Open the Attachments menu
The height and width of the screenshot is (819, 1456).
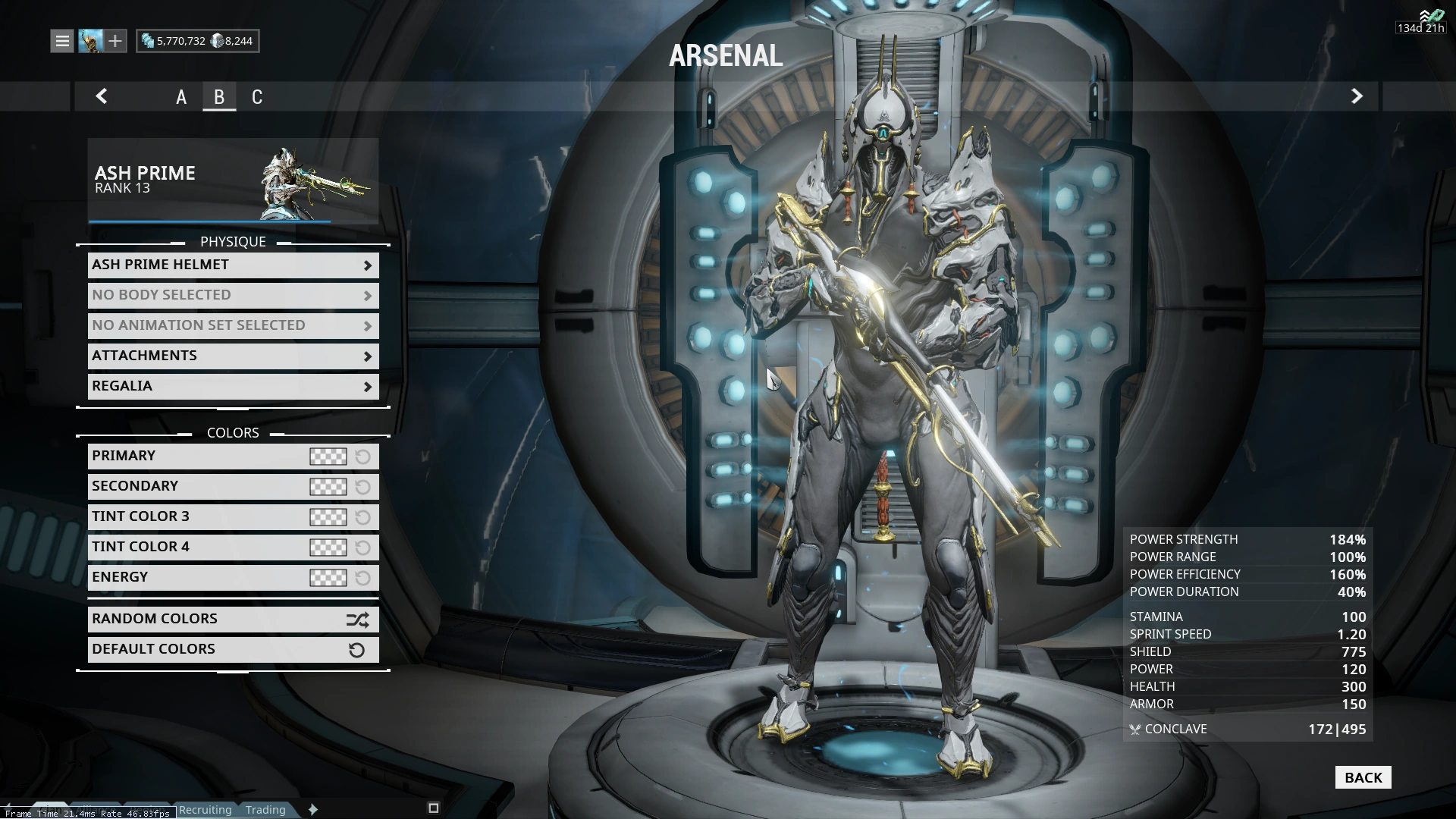coord(233,356)
